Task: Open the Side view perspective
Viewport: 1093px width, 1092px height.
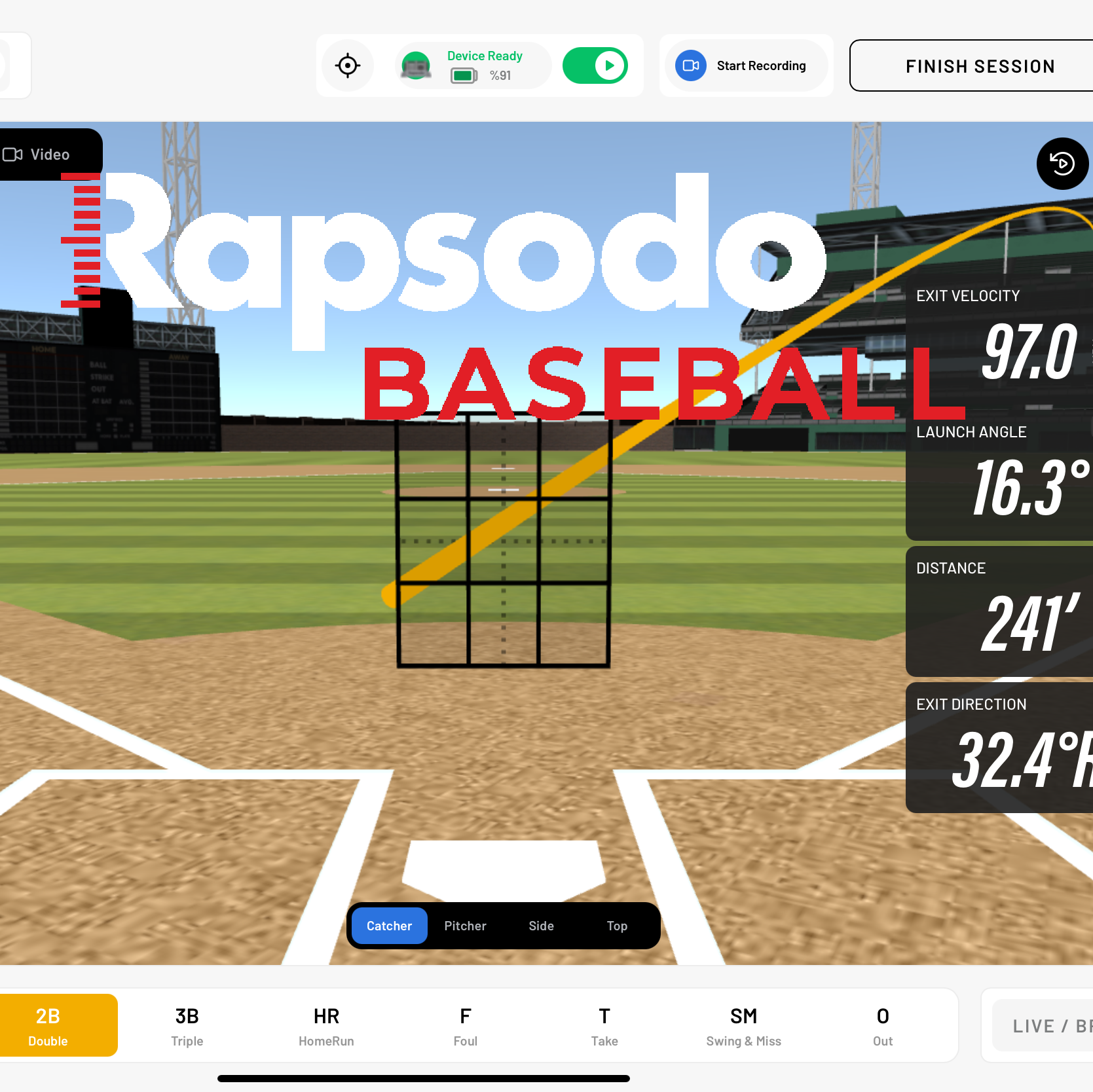Action: 540,925
